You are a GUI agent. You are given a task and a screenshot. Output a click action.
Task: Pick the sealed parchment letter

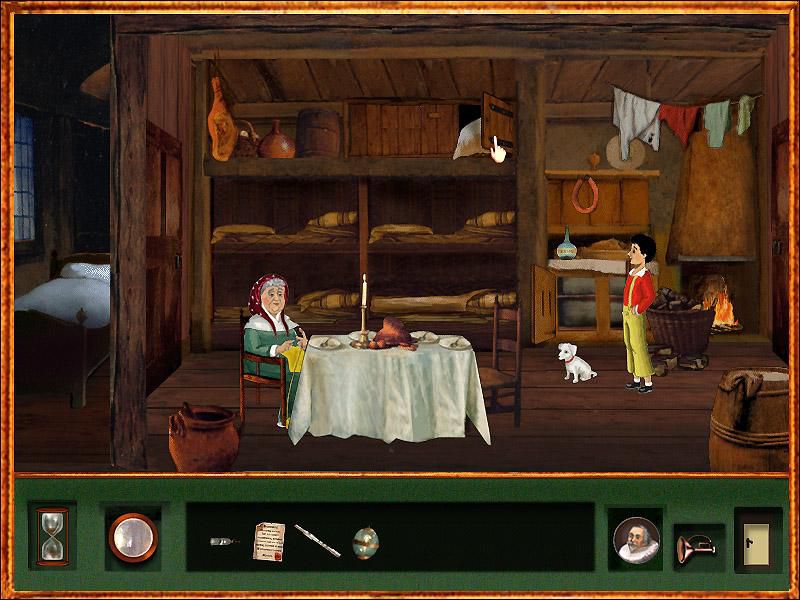pos(269,540)
